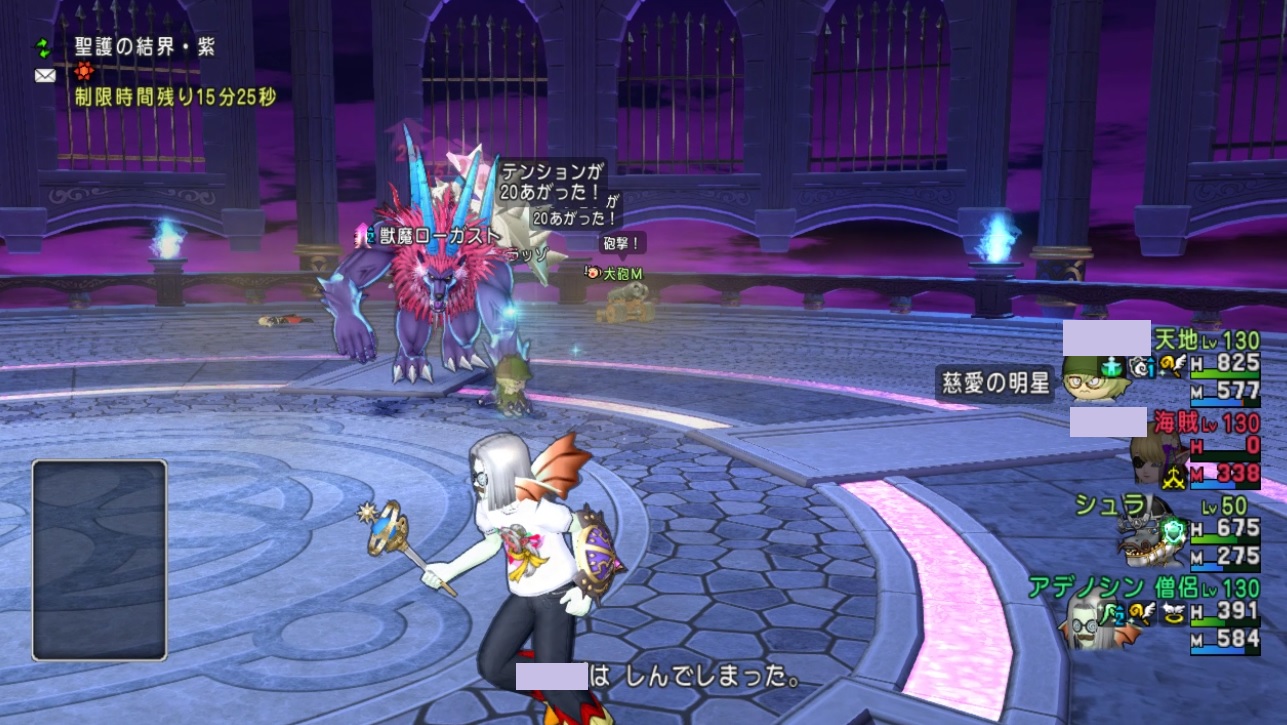Select the 大砲M name label
The width and height of the screenshot is (1287, 725).
point(622,272)
